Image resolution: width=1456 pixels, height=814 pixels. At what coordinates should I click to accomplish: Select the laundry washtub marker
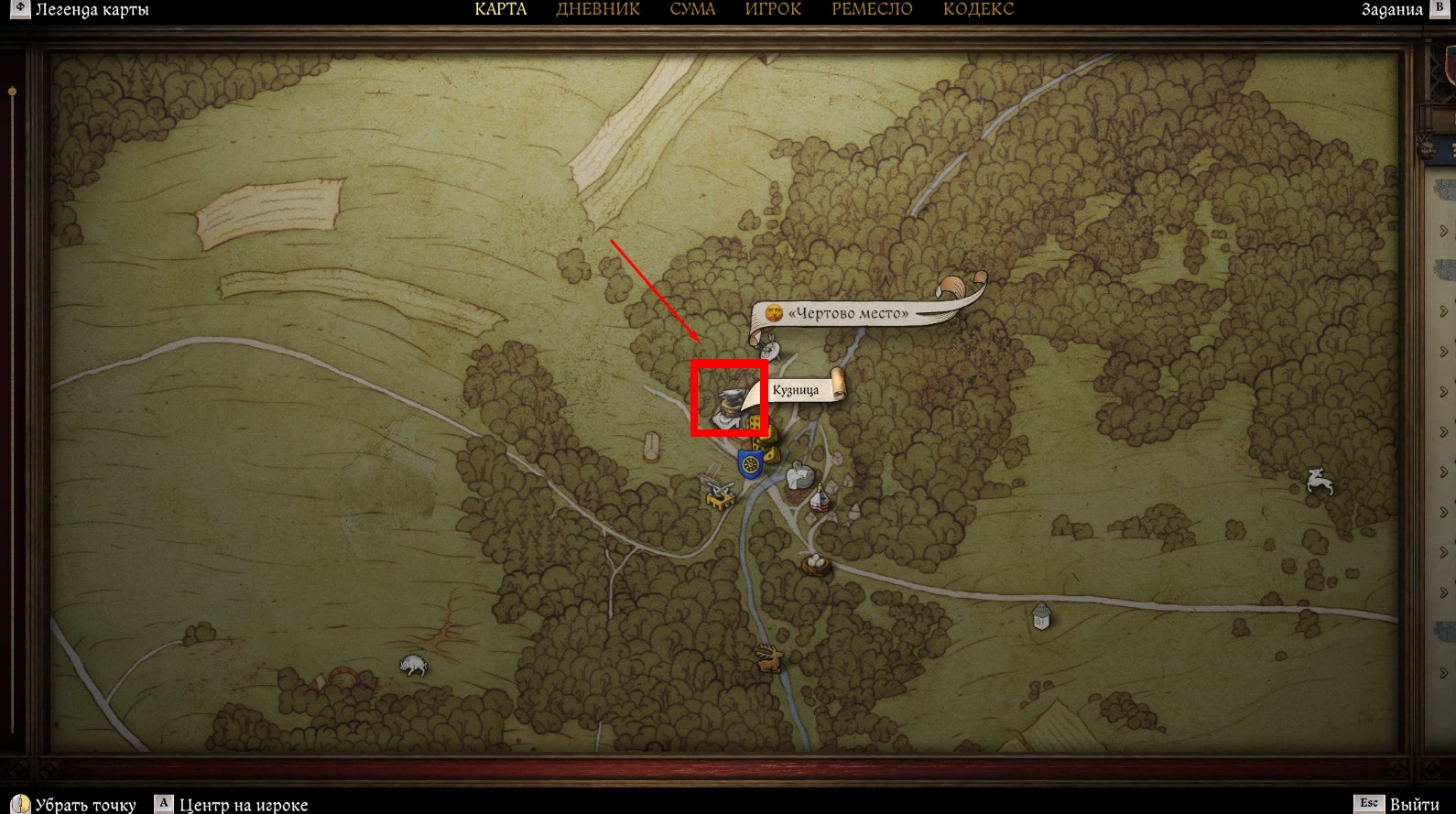coord(800,476)
